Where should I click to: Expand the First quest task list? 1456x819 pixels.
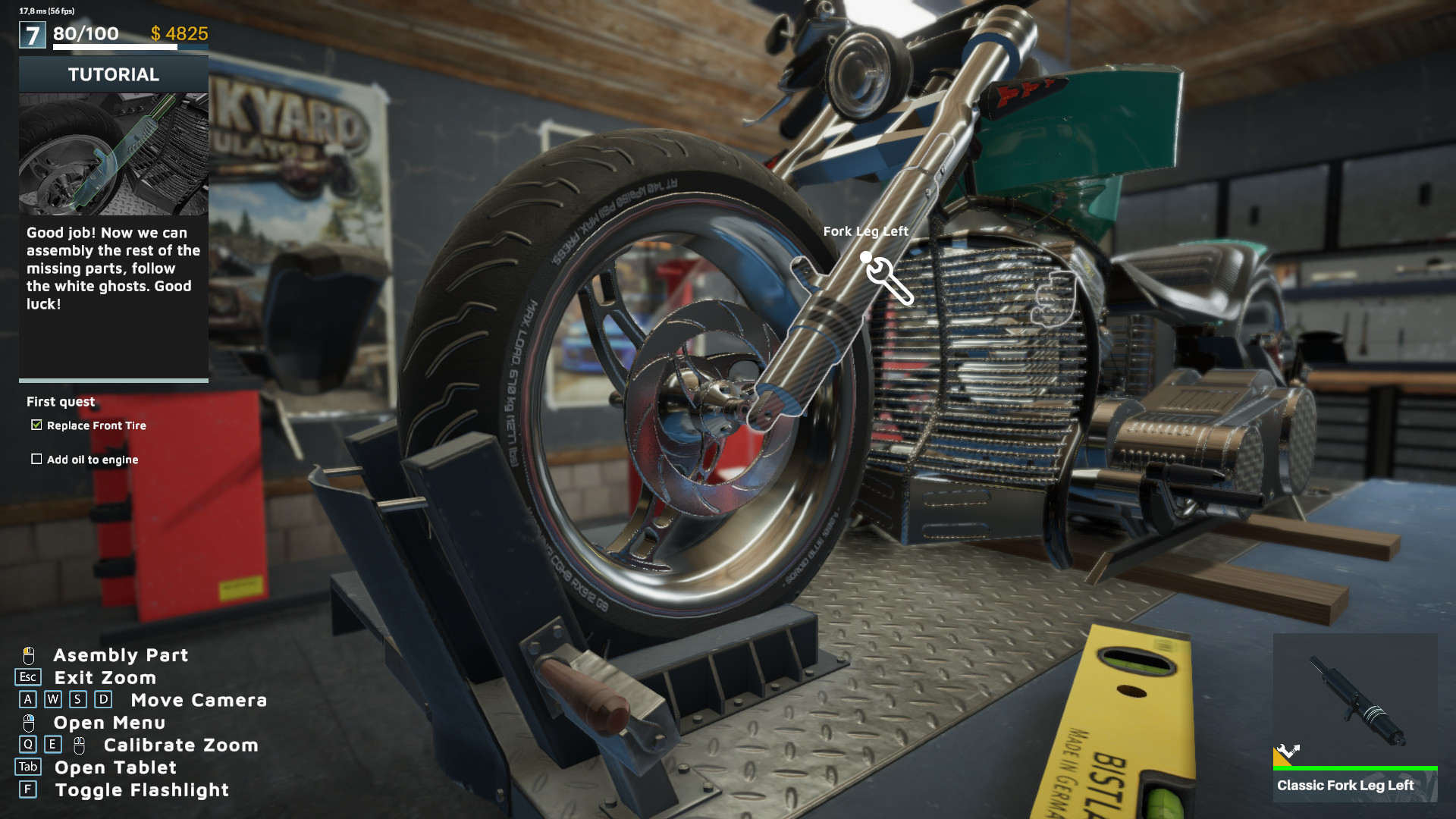point(61,402)
